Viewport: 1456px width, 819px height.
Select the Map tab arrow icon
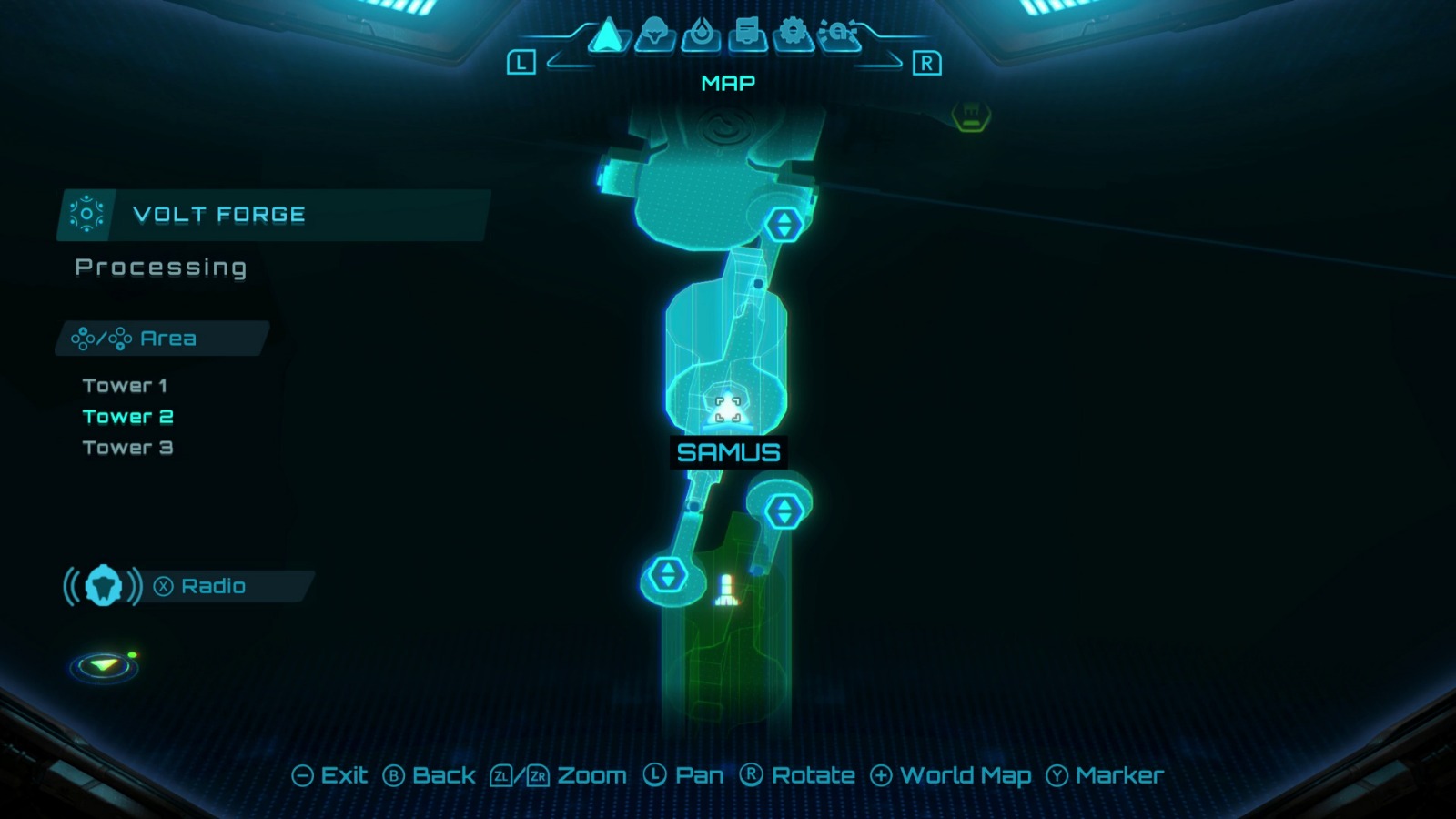608,36
